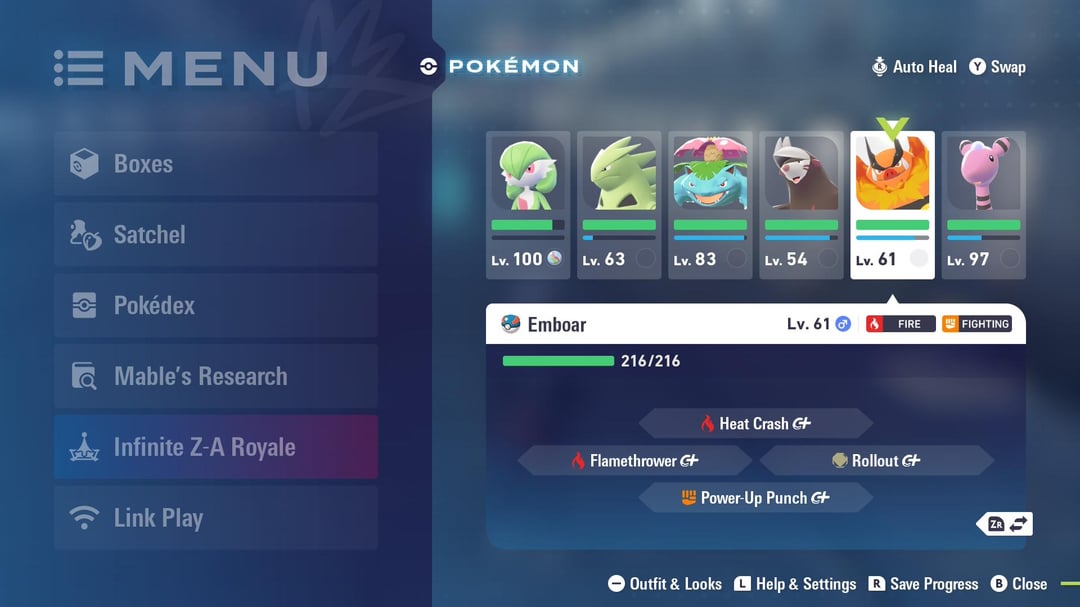Open Link Play
The width and height of the screenshot is (1080, 607).
pyautogui.click(x=215, y=518)
